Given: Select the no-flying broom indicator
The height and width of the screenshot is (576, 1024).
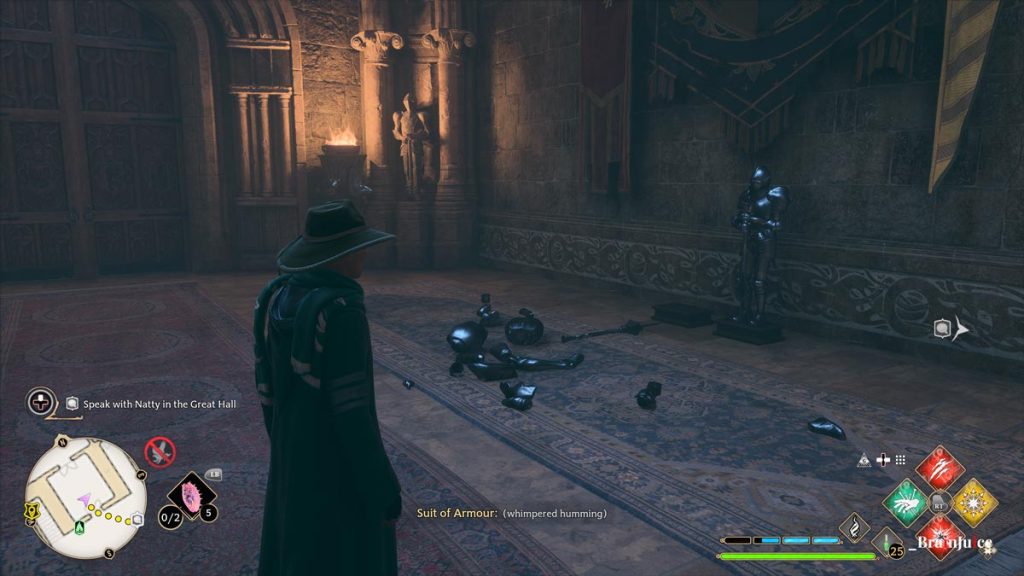Looking at the screenshot, I should tap(159, 452).
